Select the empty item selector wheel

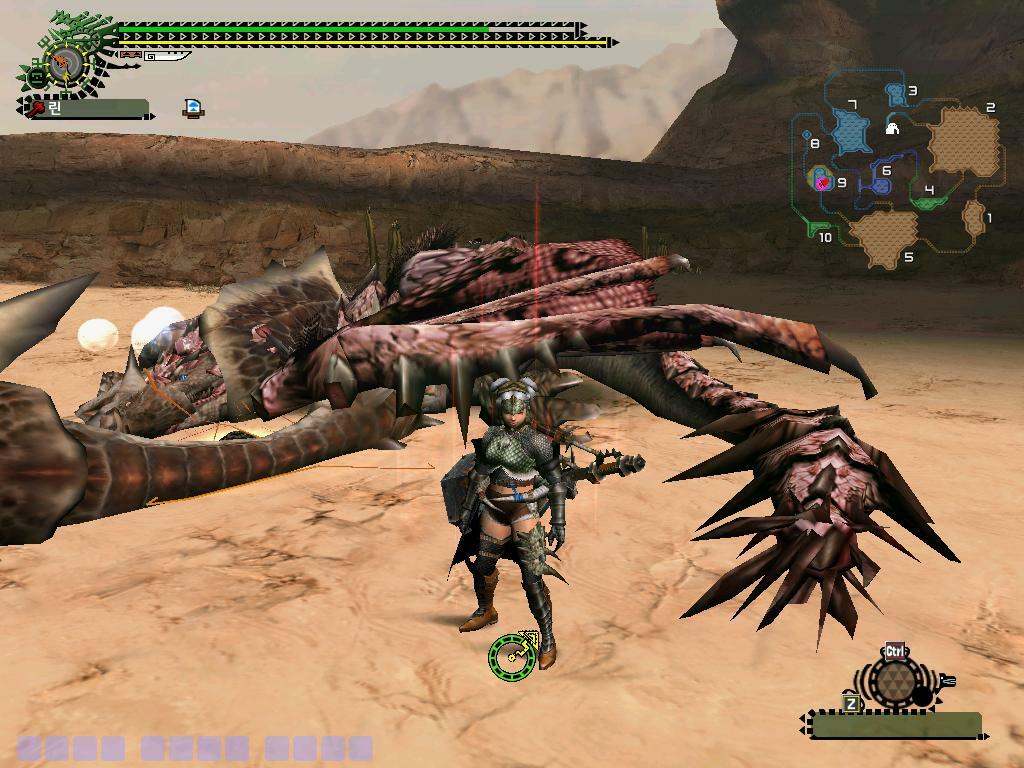(895, 683)
